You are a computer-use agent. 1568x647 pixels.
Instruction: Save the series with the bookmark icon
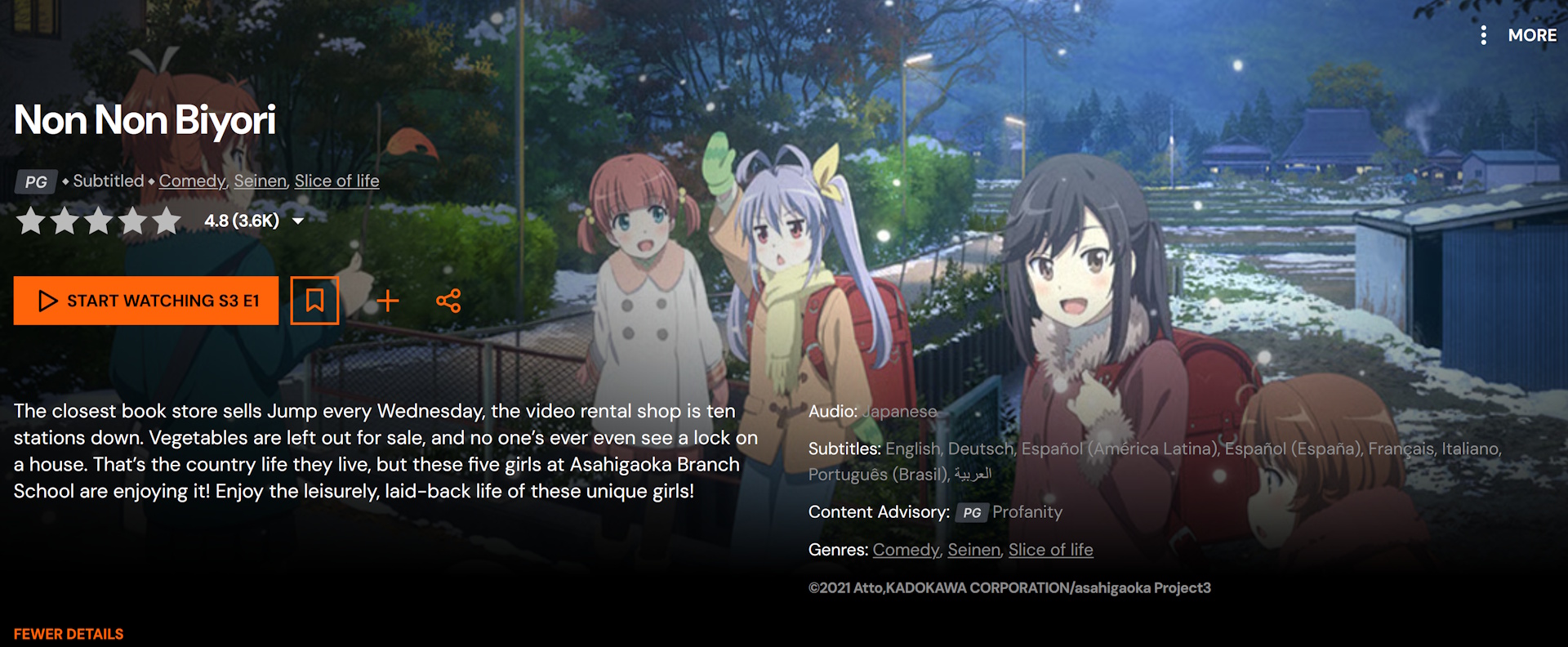pyautogui.click(x=315, y=301)
